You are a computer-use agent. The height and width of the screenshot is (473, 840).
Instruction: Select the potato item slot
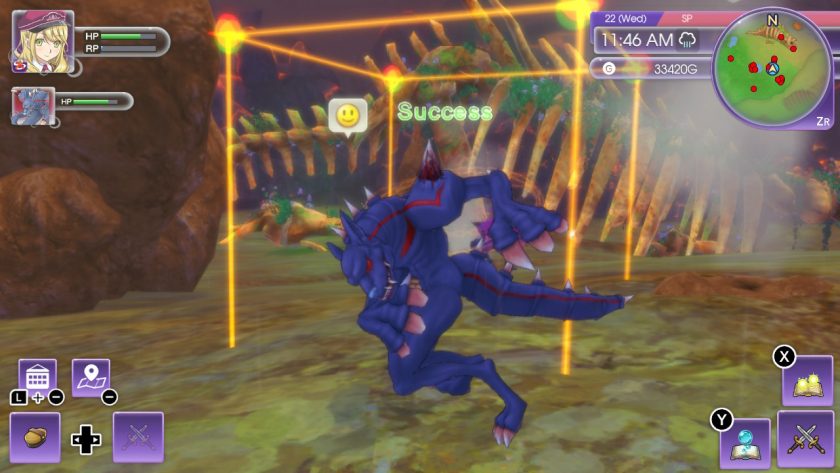click(x=35, y=437)
